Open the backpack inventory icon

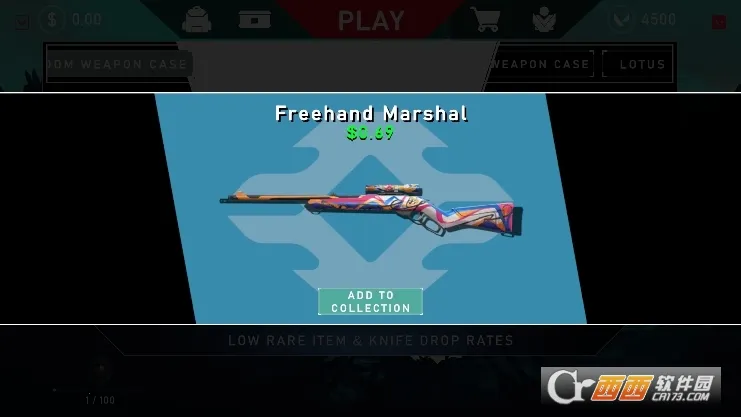pyautogui.click(x=198, y=19)
